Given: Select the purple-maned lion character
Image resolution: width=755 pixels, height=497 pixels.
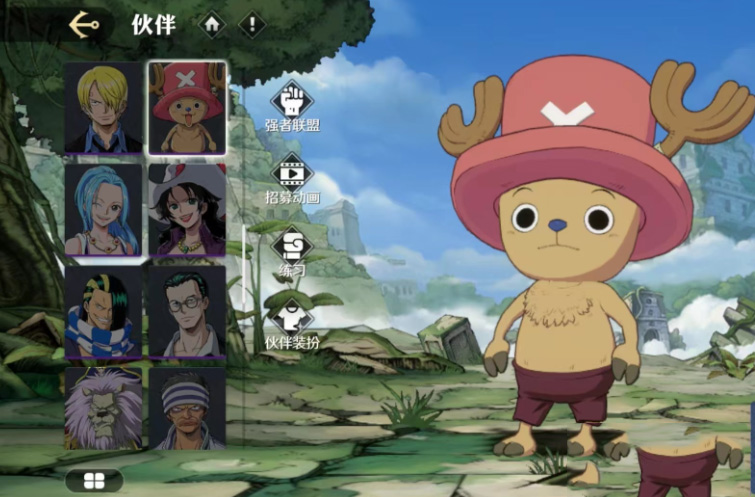Looking at the screenshot, I should [x=104, y=408].
